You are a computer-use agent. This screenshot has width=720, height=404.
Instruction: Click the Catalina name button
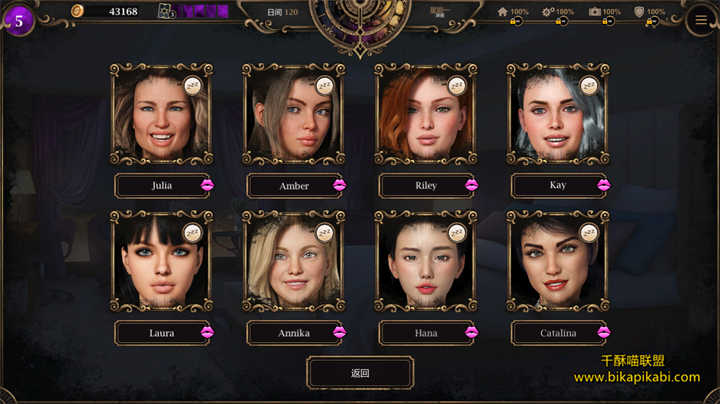click(558, 333)
